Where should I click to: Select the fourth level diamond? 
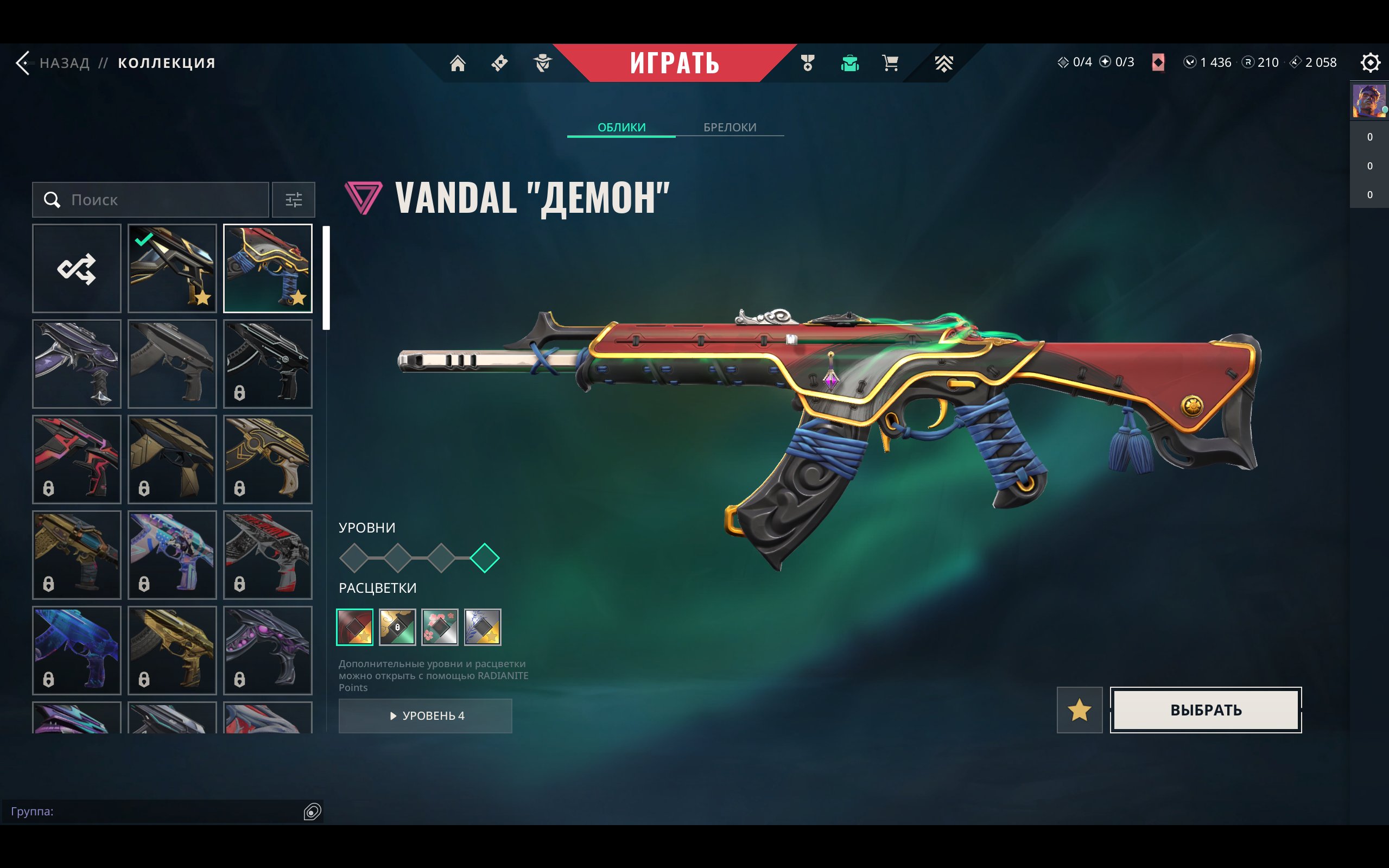pos(484,558)
